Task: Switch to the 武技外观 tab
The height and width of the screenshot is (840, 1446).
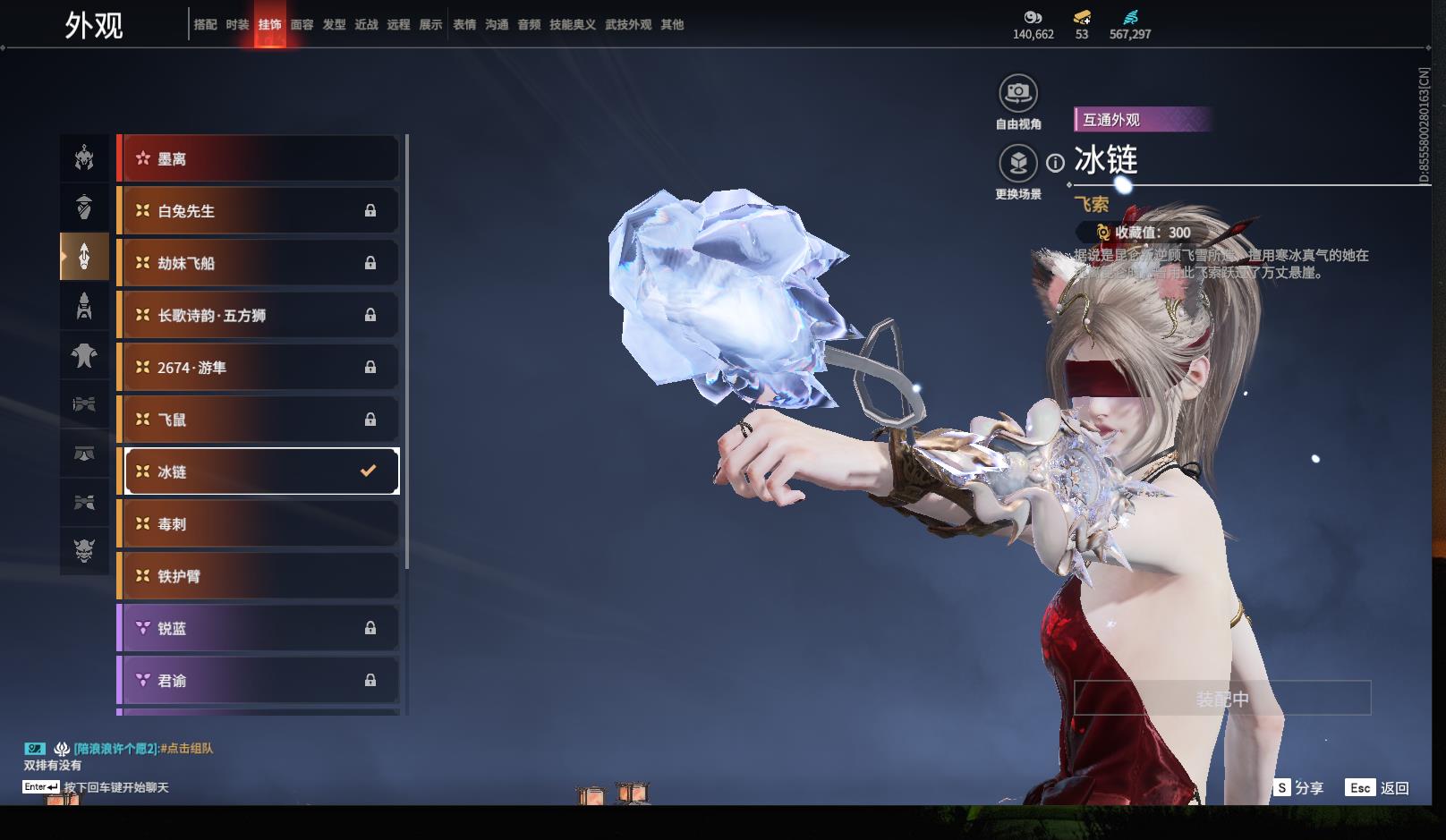Action: (627, 25)
